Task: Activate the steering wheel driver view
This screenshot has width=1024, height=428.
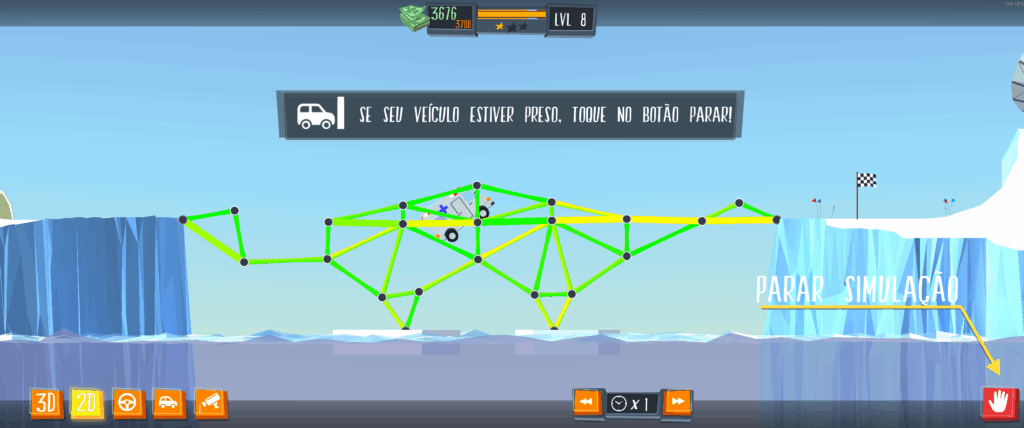Action: [128, 403]
